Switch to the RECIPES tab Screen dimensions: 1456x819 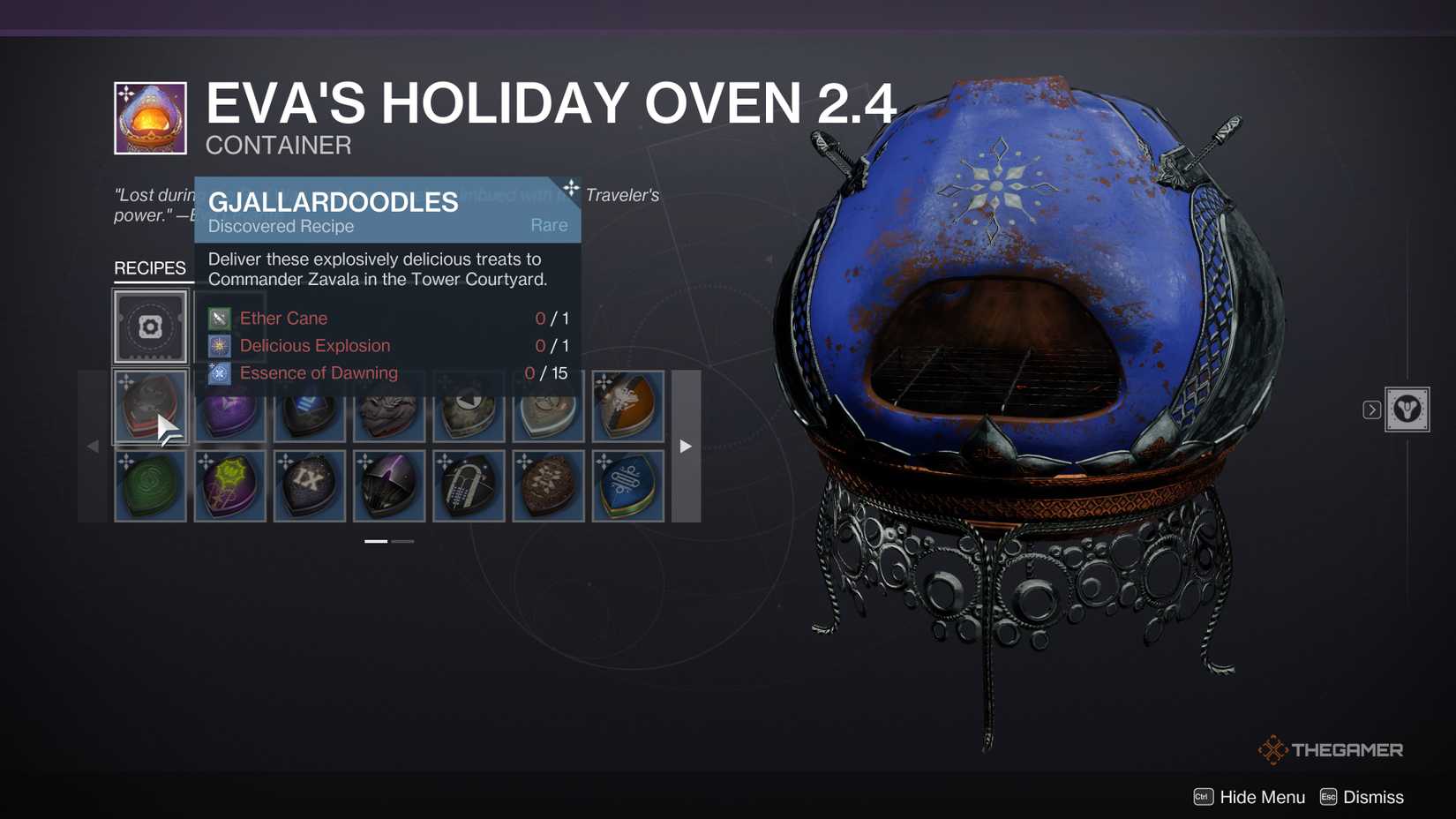[x=152, y=267]
